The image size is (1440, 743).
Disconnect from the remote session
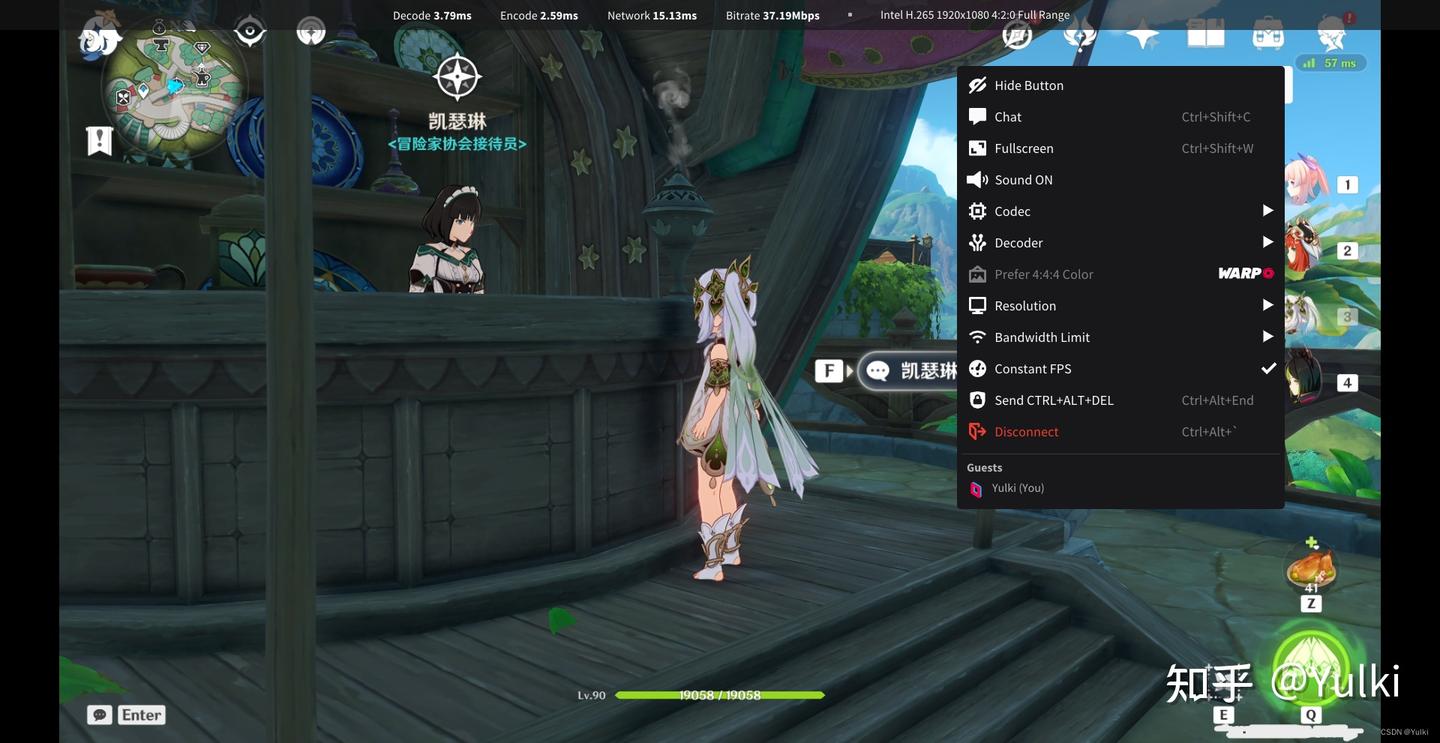pyautogui.click(x=1026, y=432)
